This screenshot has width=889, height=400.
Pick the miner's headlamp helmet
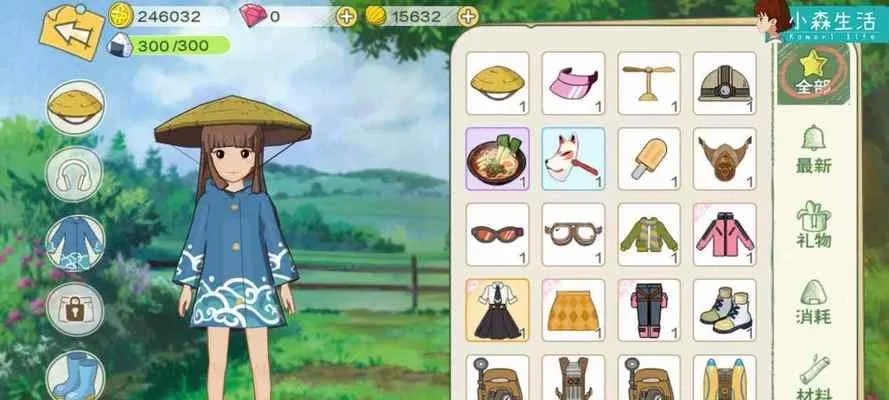pyautogui.click(x=724, y=82)
